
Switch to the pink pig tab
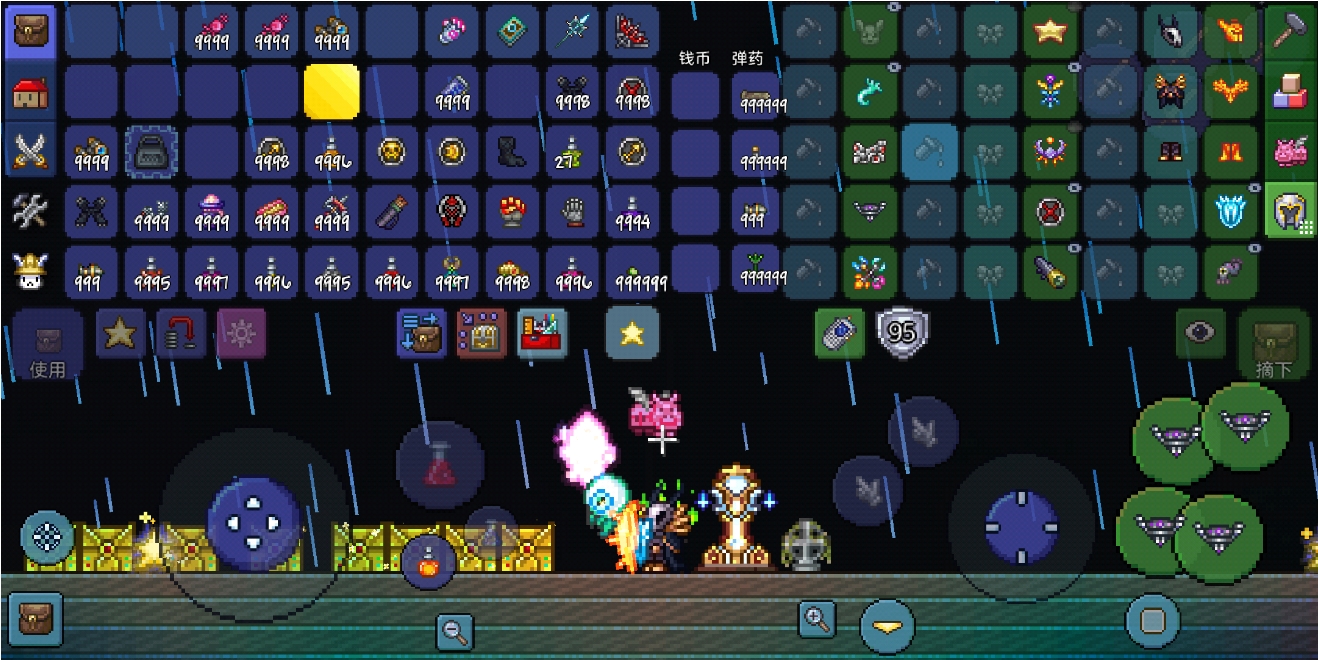tap(1291, 152)
